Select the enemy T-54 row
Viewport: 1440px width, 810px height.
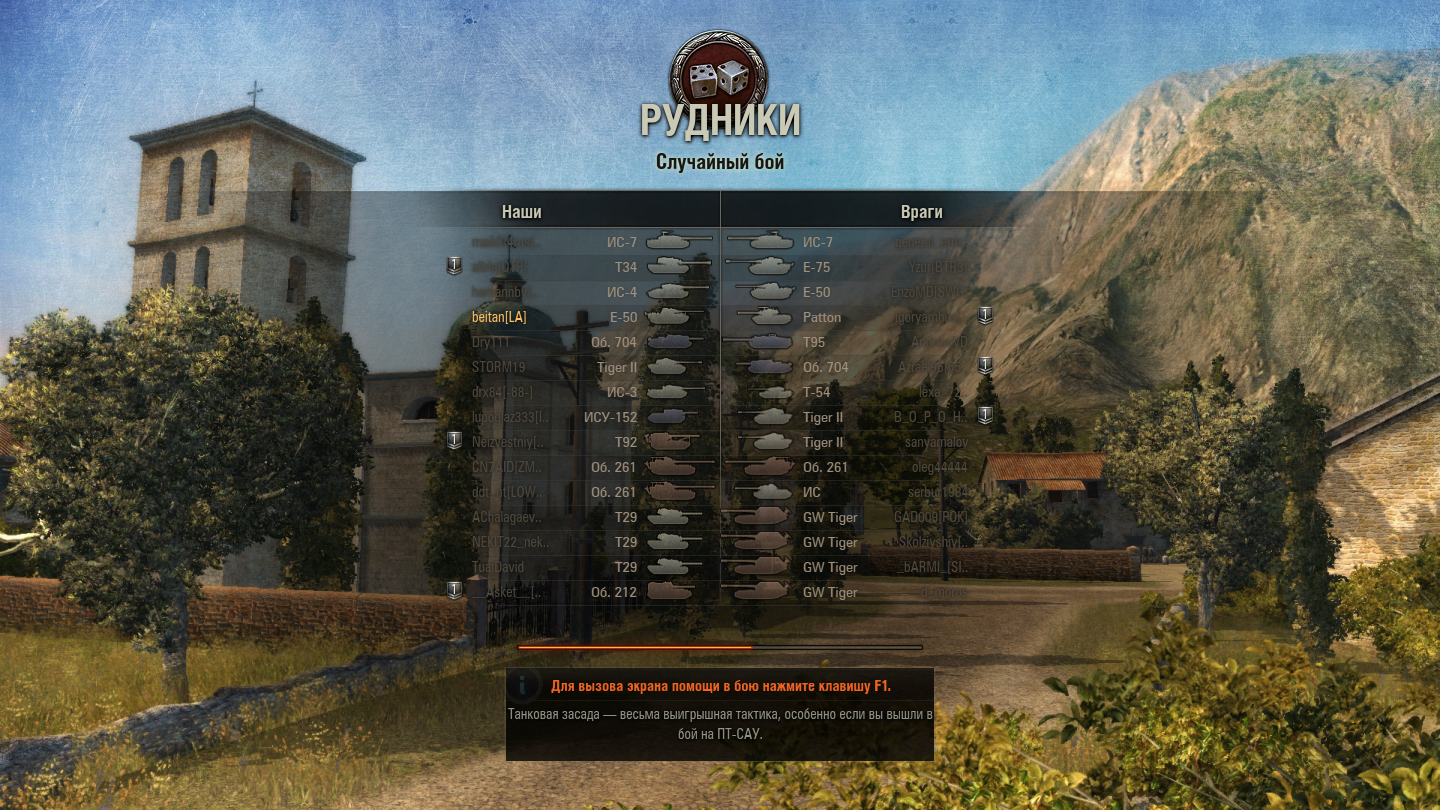coord(860,392)
